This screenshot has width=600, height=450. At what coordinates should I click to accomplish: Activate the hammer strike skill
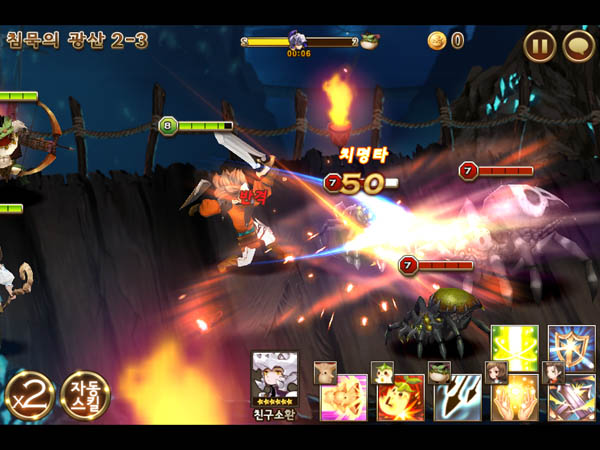(572, 398)
